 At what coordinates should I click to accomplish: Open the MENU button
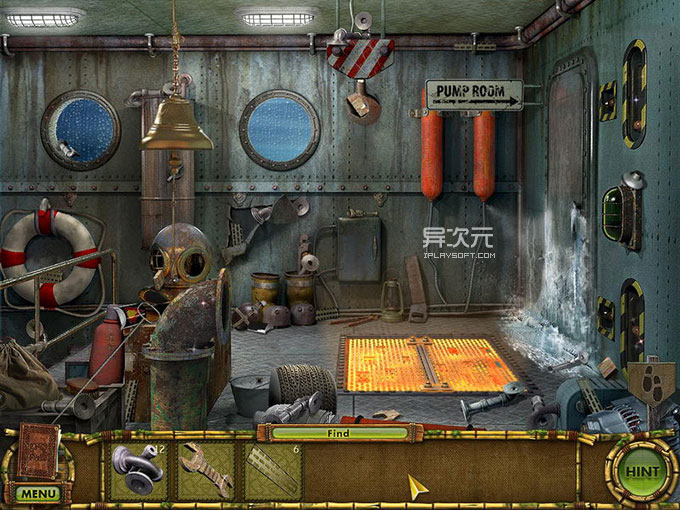click(37, 493)
